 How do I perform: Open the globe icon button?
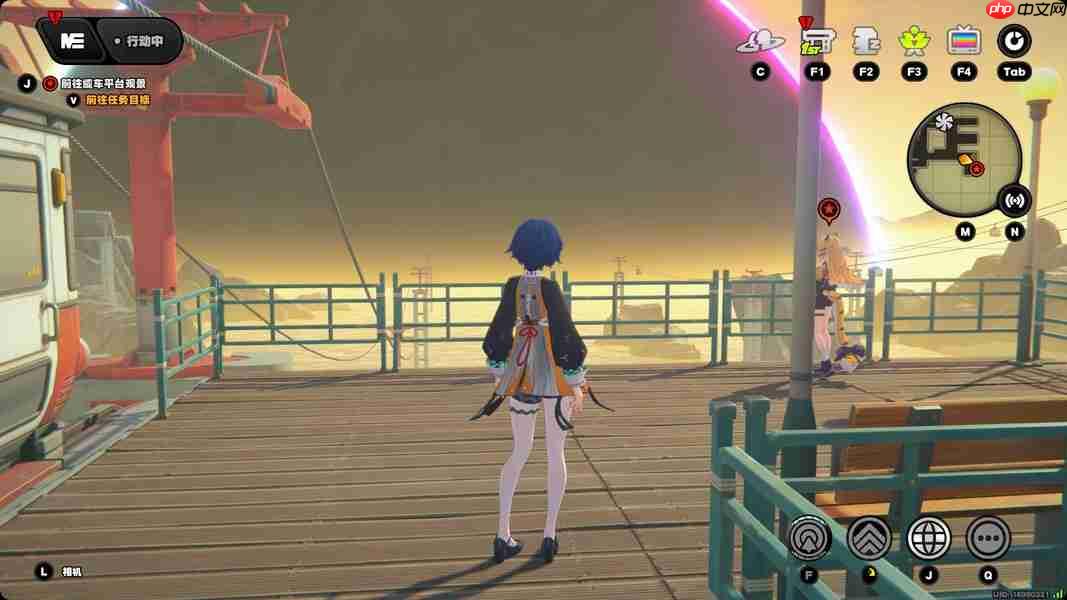tap(929, 538)
